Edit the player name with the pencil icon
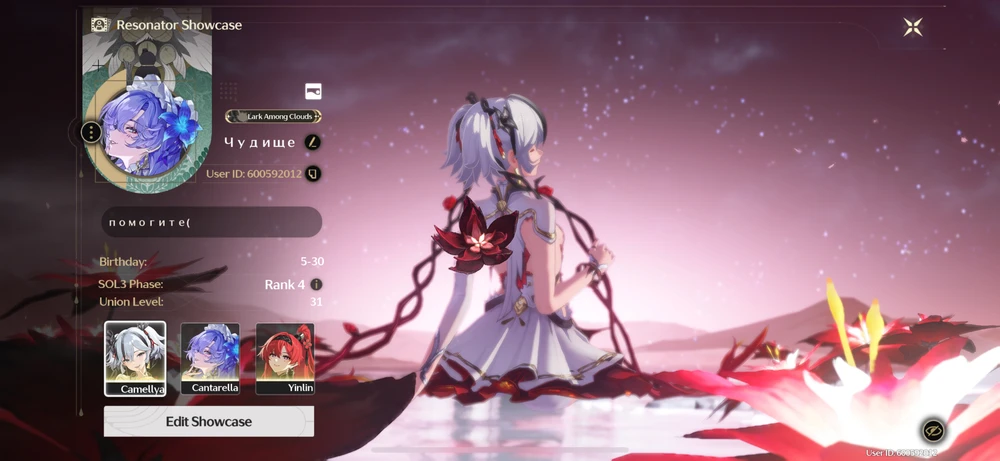 (313, 142)
